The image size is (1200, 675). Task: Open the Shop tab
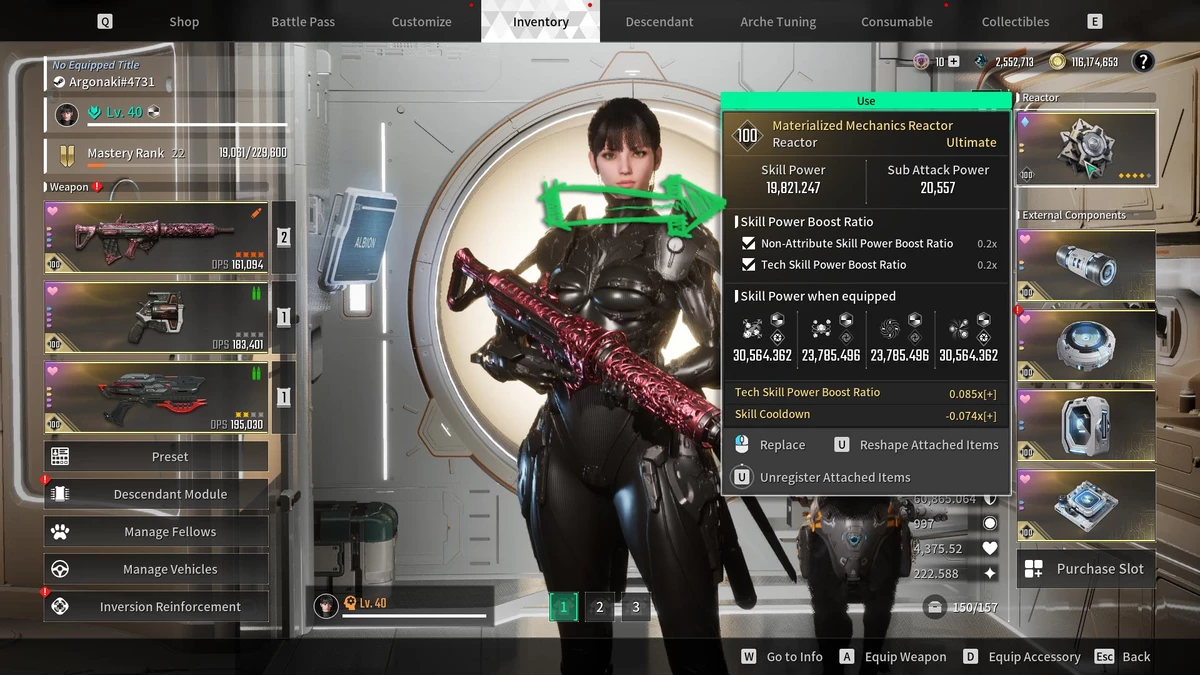click(x=184, y=21)
